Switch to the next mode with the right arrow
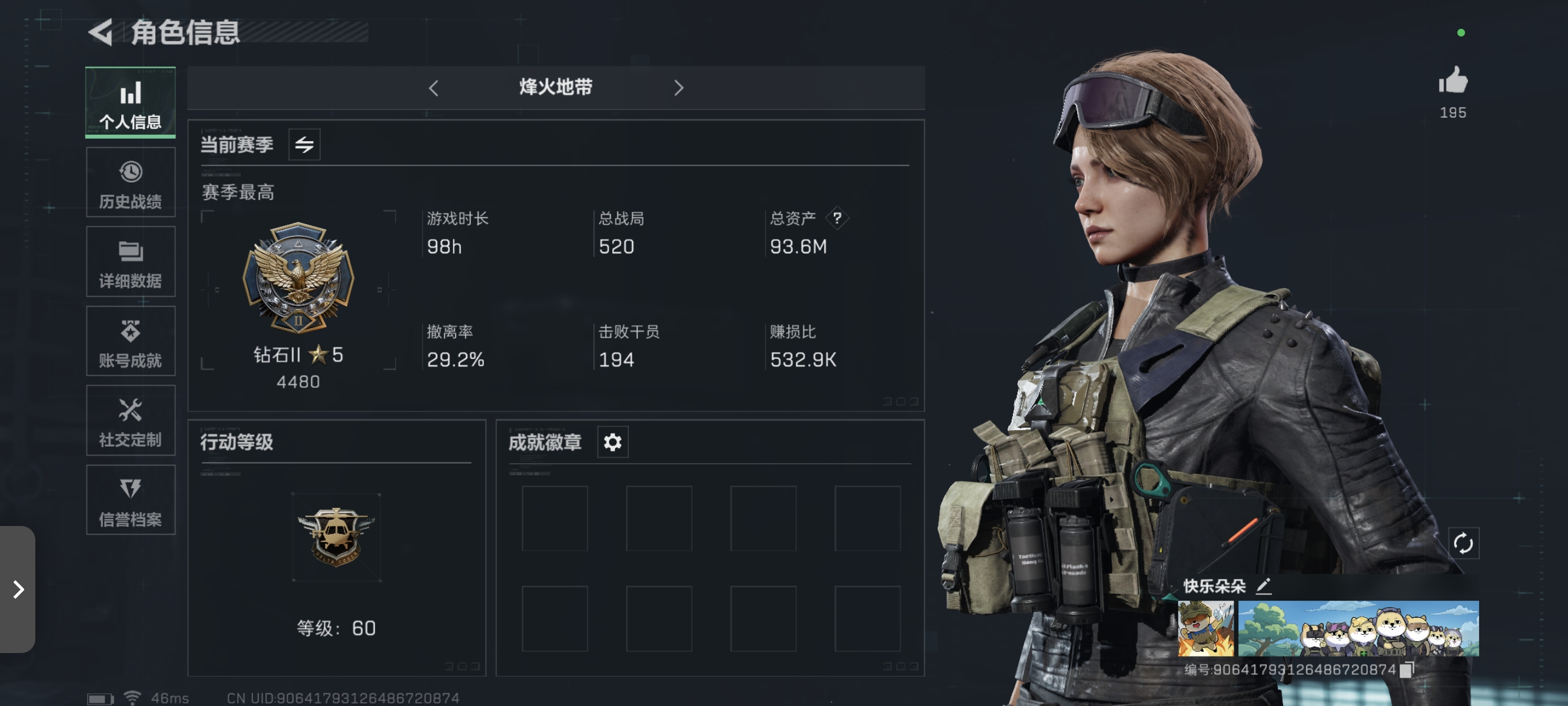The height and width of the screenshot is (706, 1568). click(679, 88)
